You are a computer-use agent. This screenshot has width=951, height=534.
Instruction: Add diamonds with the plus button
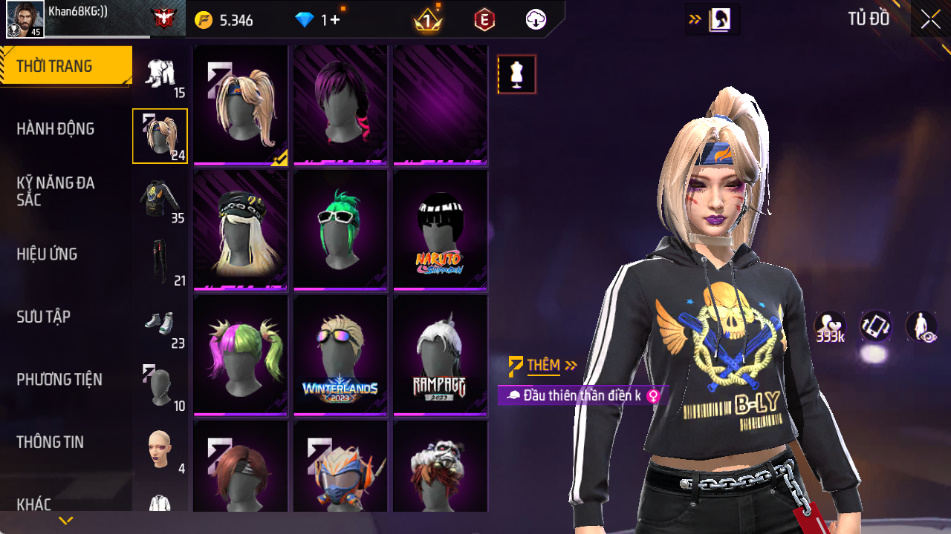click(334, 20)
